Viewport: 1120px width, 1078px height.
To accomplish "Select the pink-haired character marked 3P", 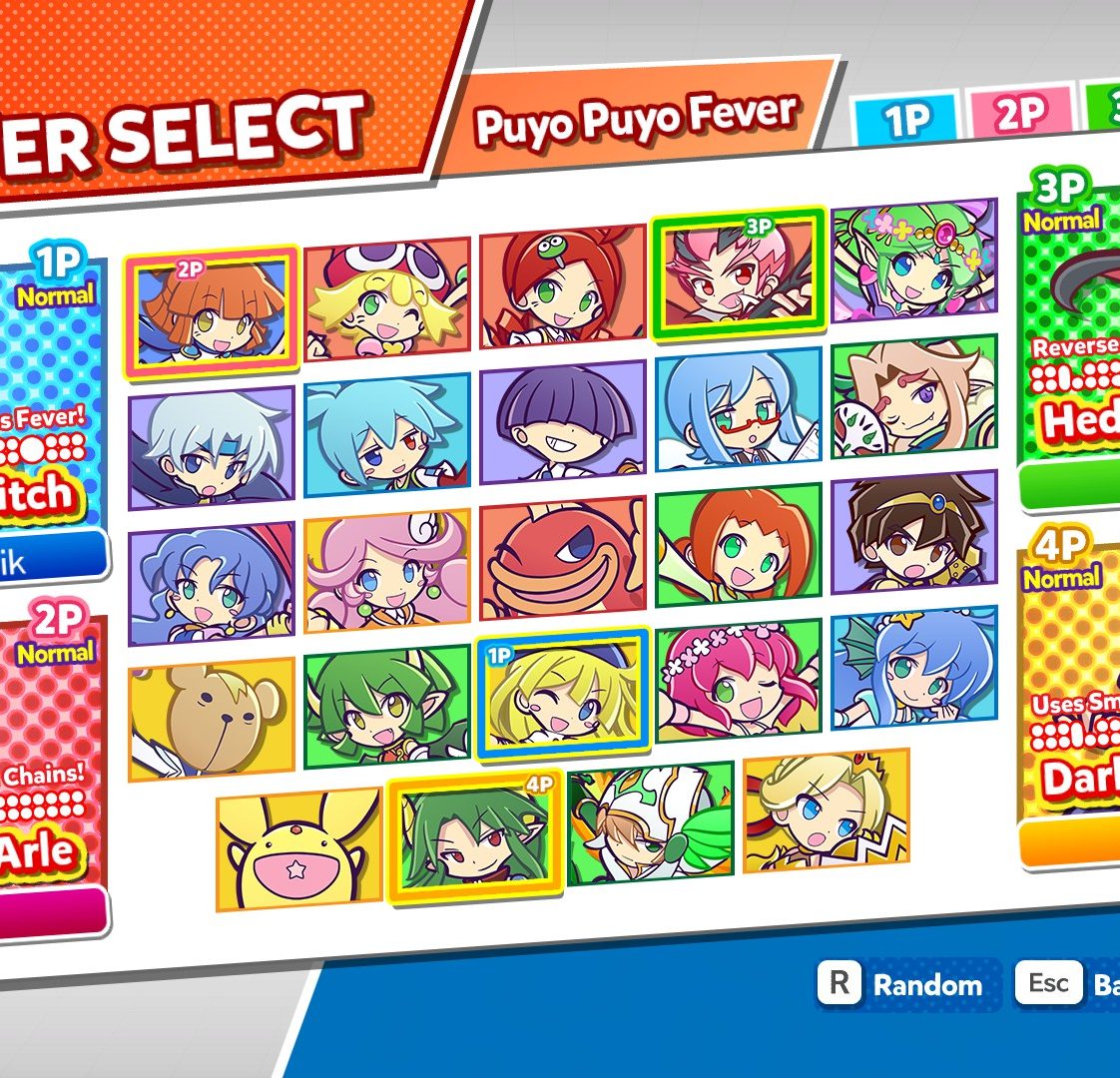I will pyautogui.click(x=738, y=273).
